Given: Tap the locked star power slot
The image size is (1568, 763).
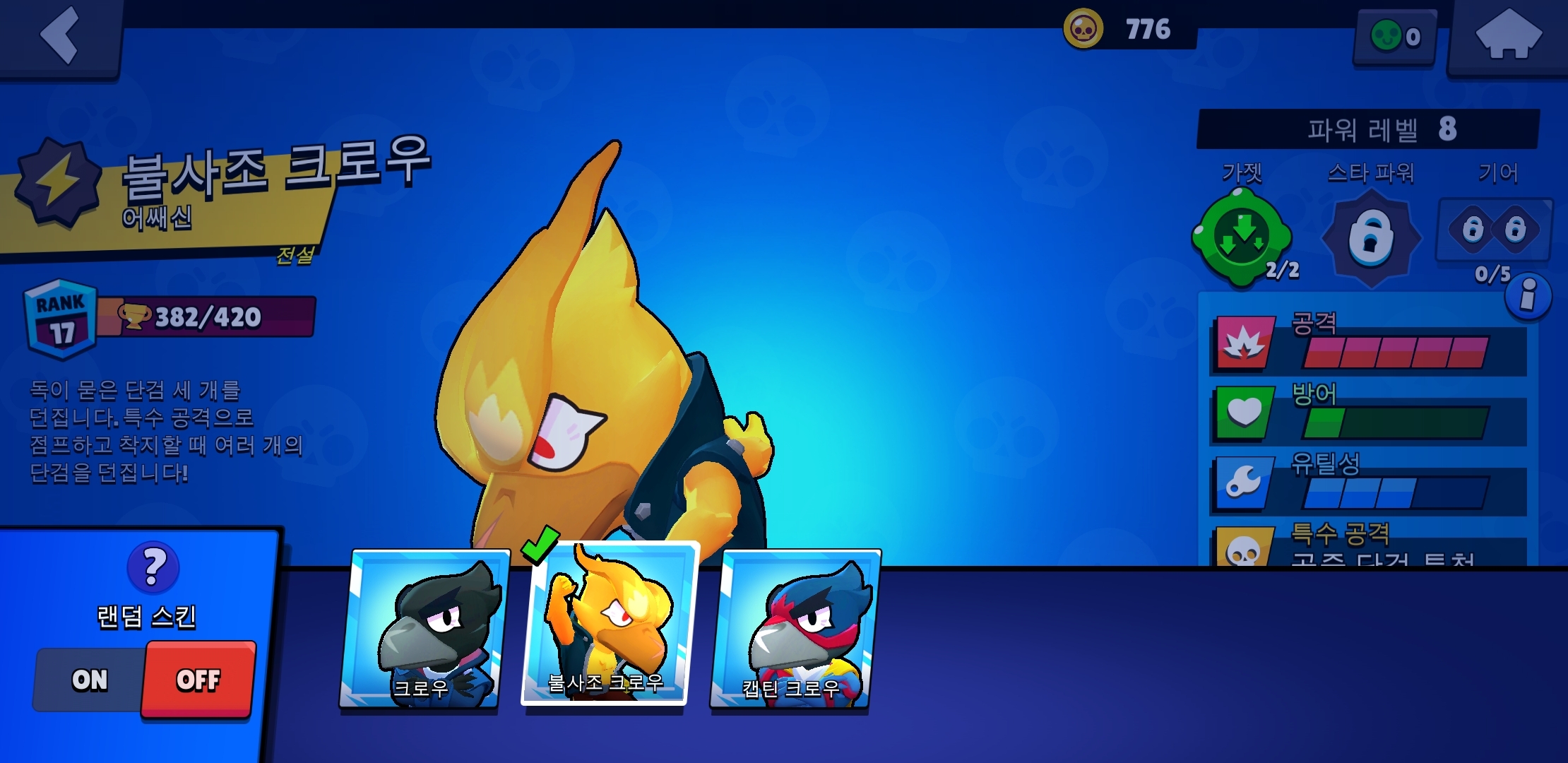Looking at the screenshot, I should tap(1370, 239).
